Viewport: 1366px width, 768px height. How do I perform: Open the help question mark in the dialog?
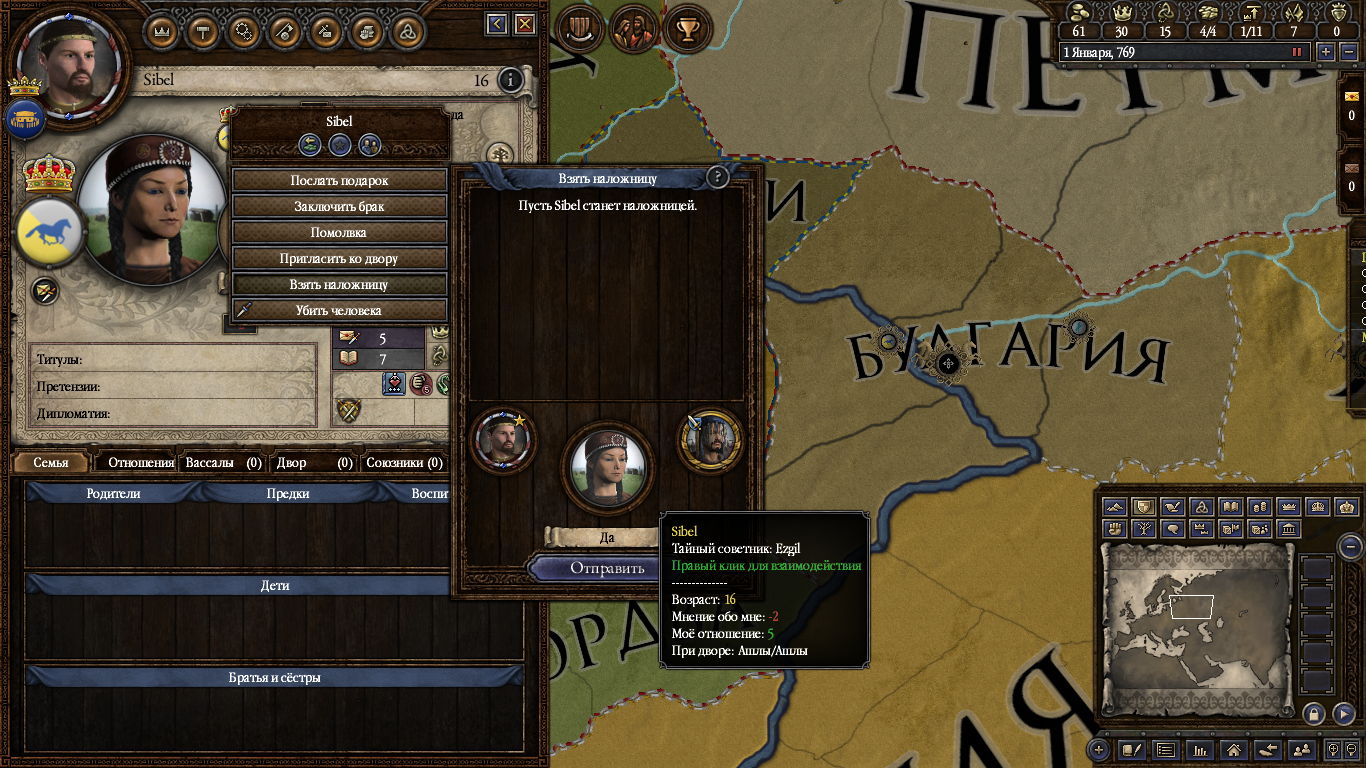point(717,178)
